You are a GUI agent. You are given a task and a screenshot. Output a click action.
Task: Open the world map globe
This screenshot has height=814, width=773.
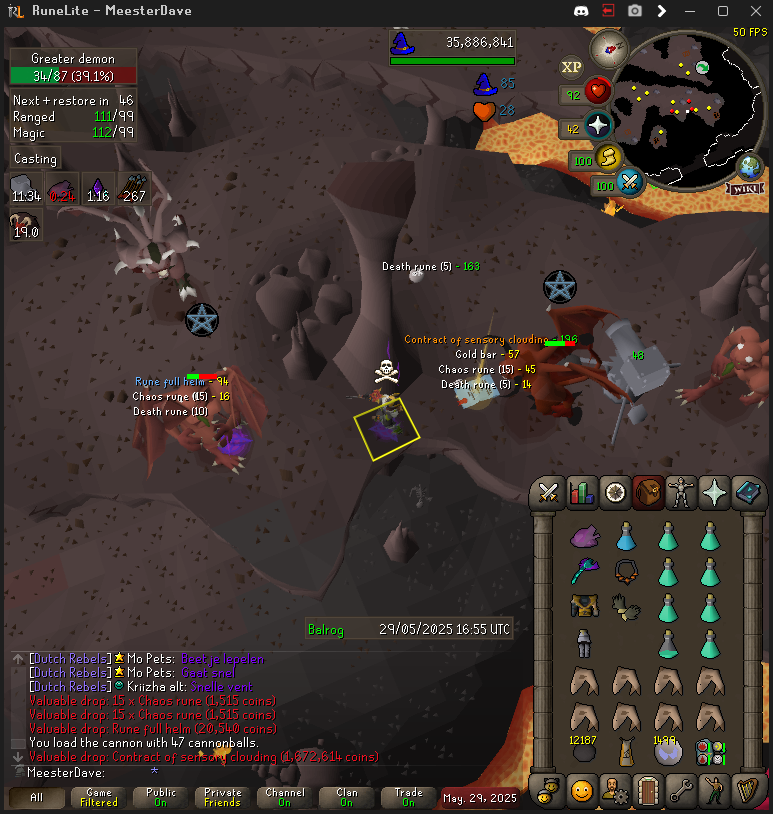coord(749,165)
